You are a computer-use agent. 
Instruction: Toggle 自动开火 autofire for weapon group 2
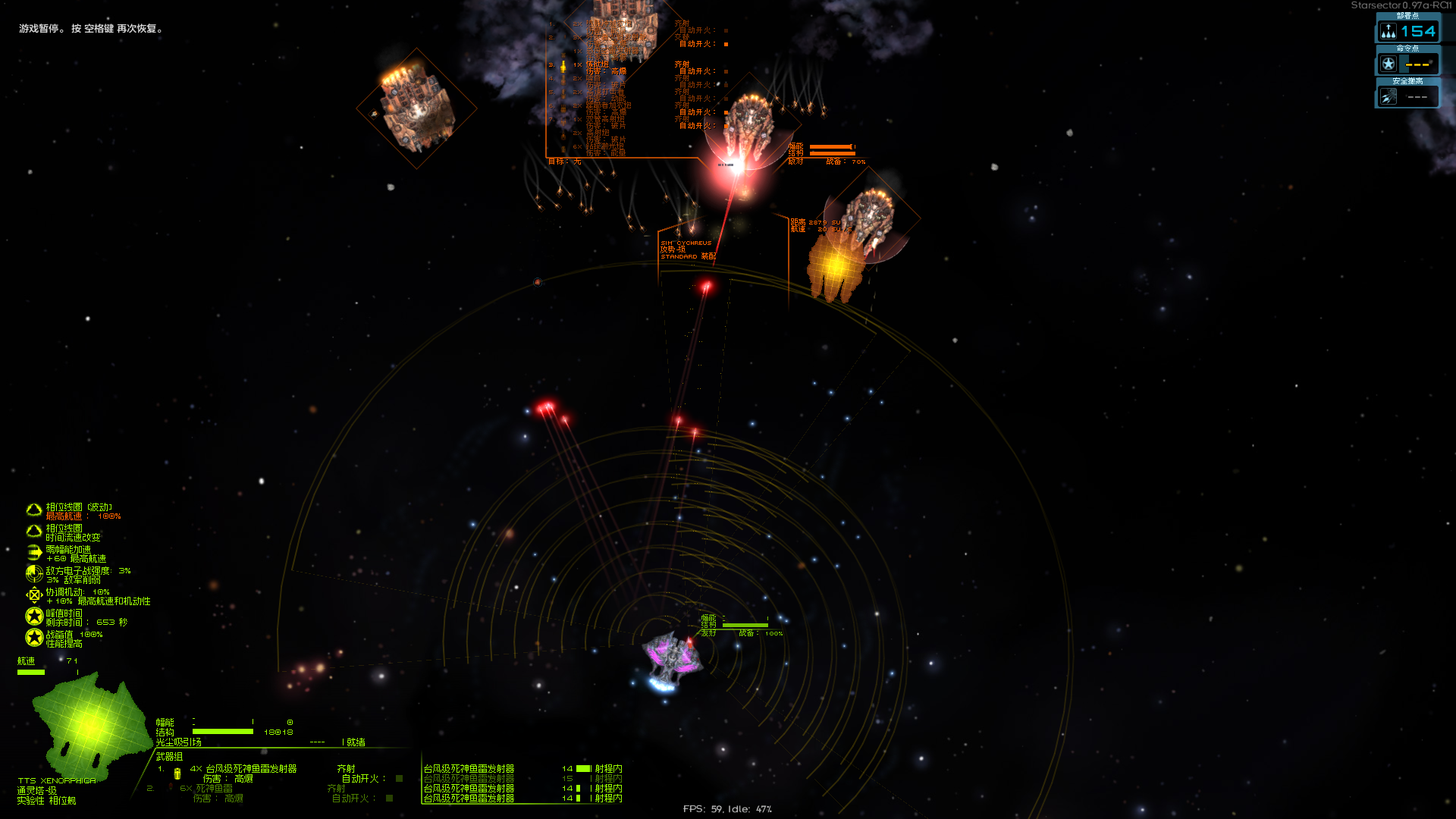tap(389, 799)
